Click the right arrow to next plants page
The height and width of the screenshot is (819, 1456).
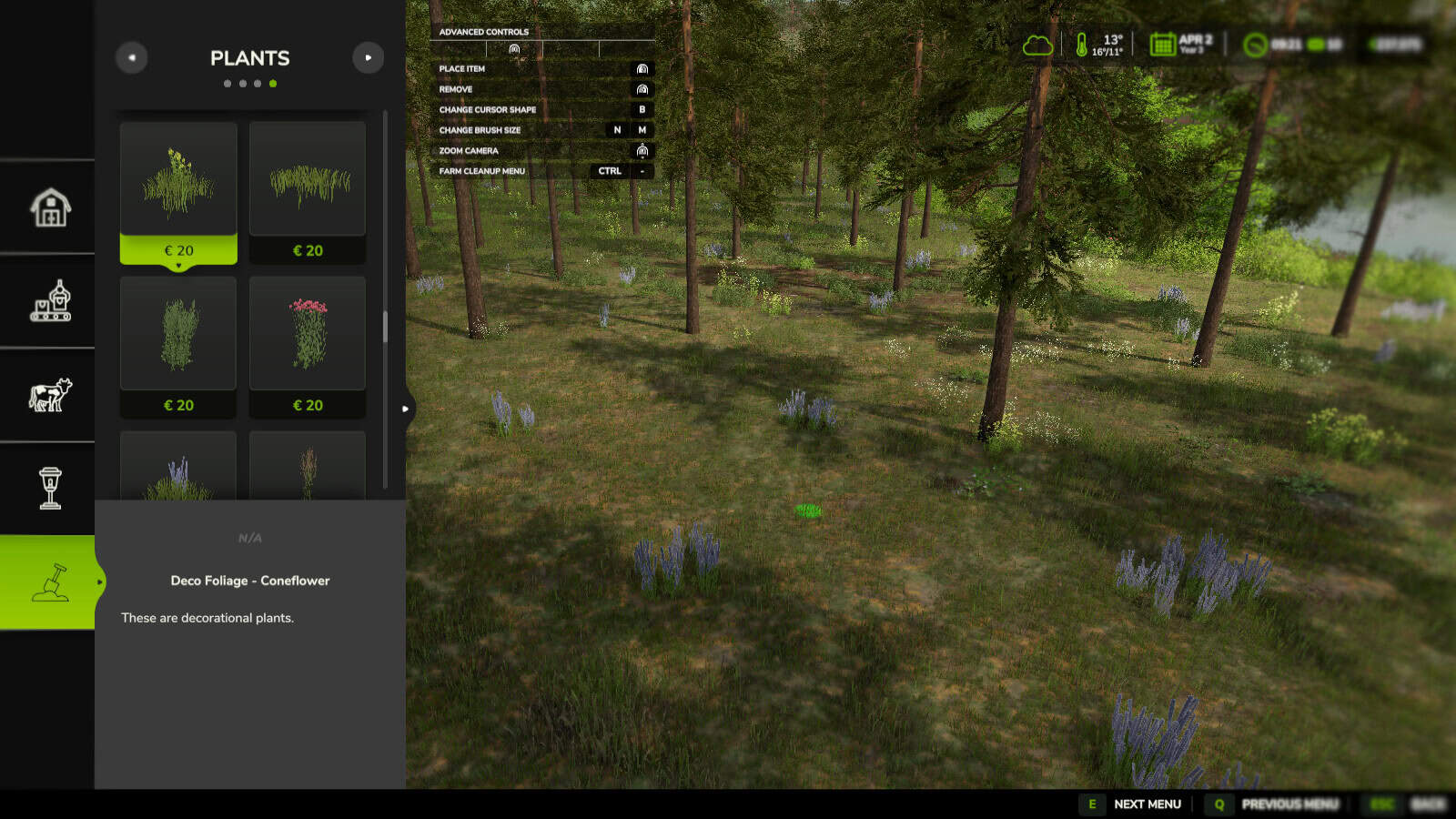tap(369, 57)
